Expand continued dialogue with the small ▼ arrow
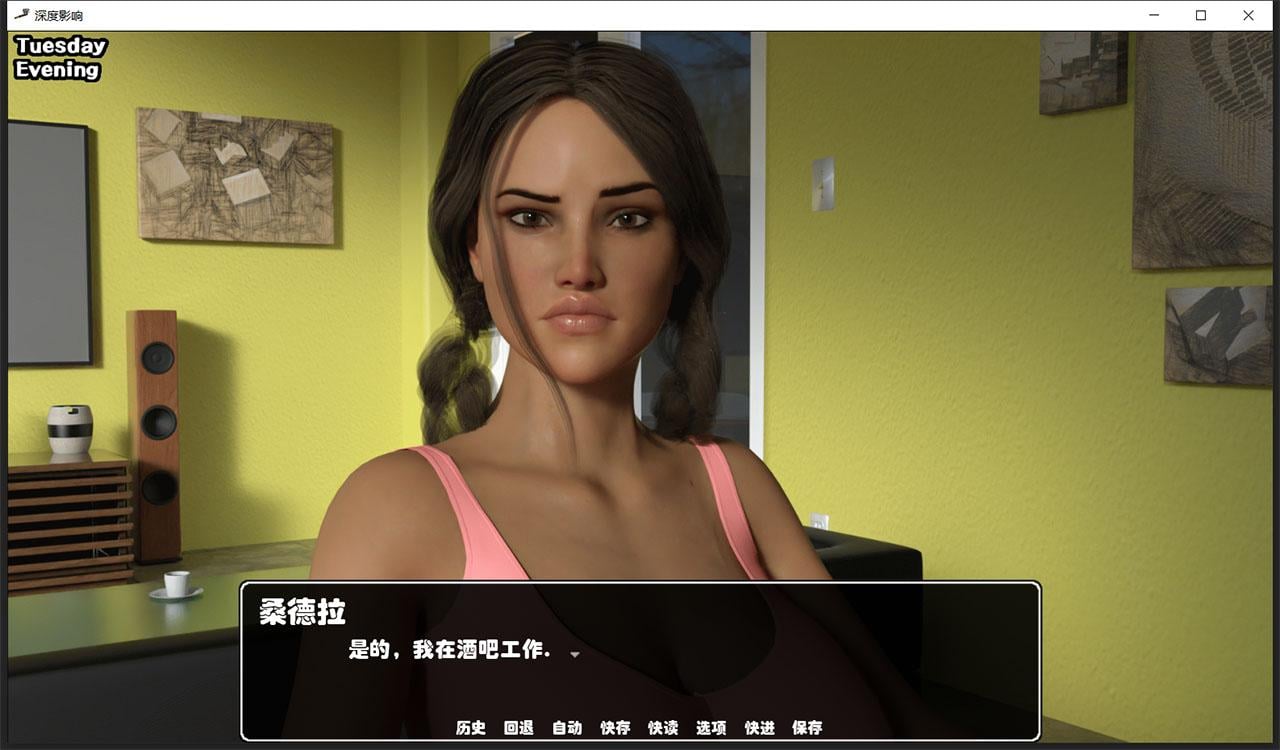 tap(574, 654)
